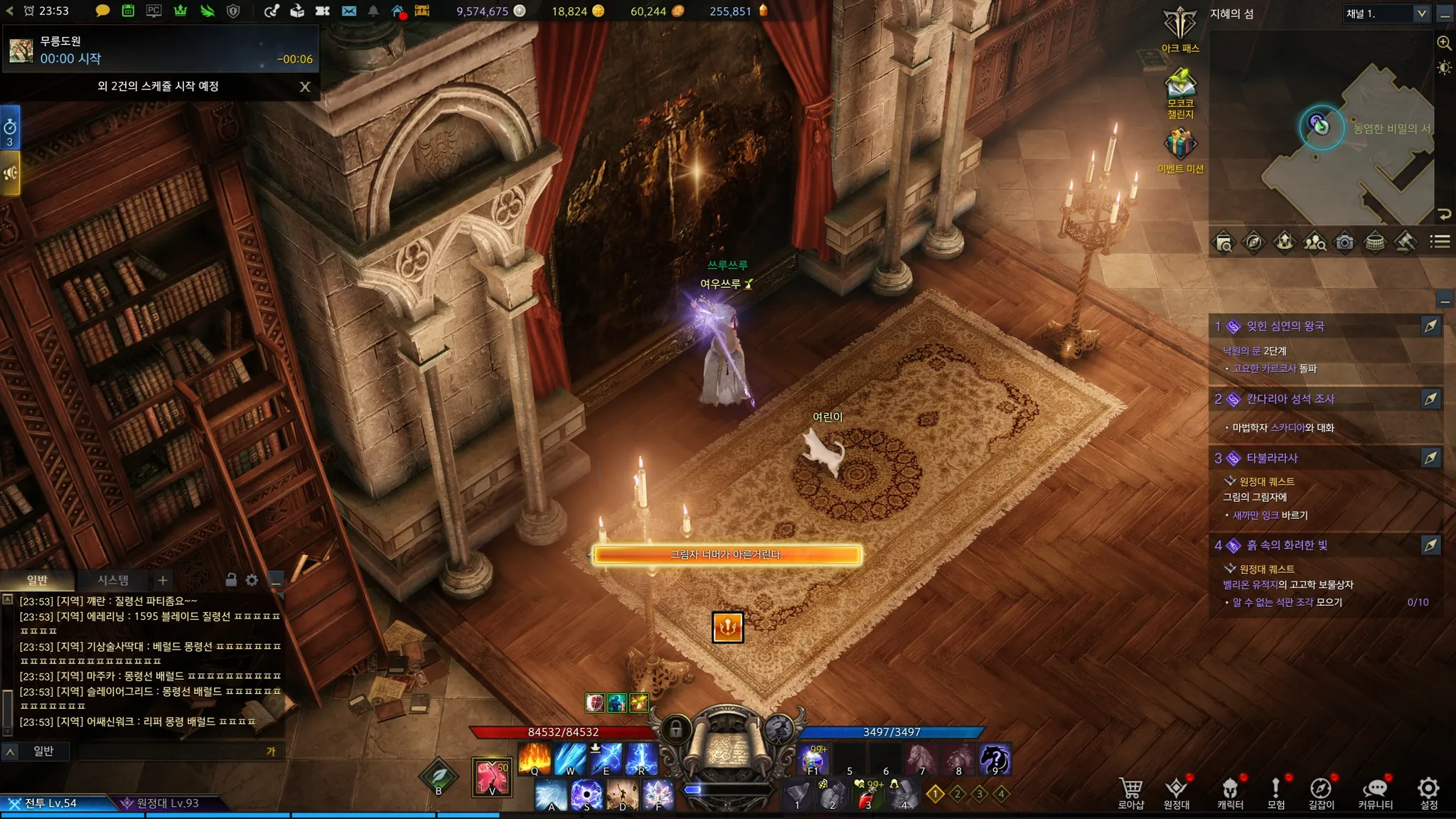
Task: Close the schedule notification banner
Action: click(x=305, y=87)
